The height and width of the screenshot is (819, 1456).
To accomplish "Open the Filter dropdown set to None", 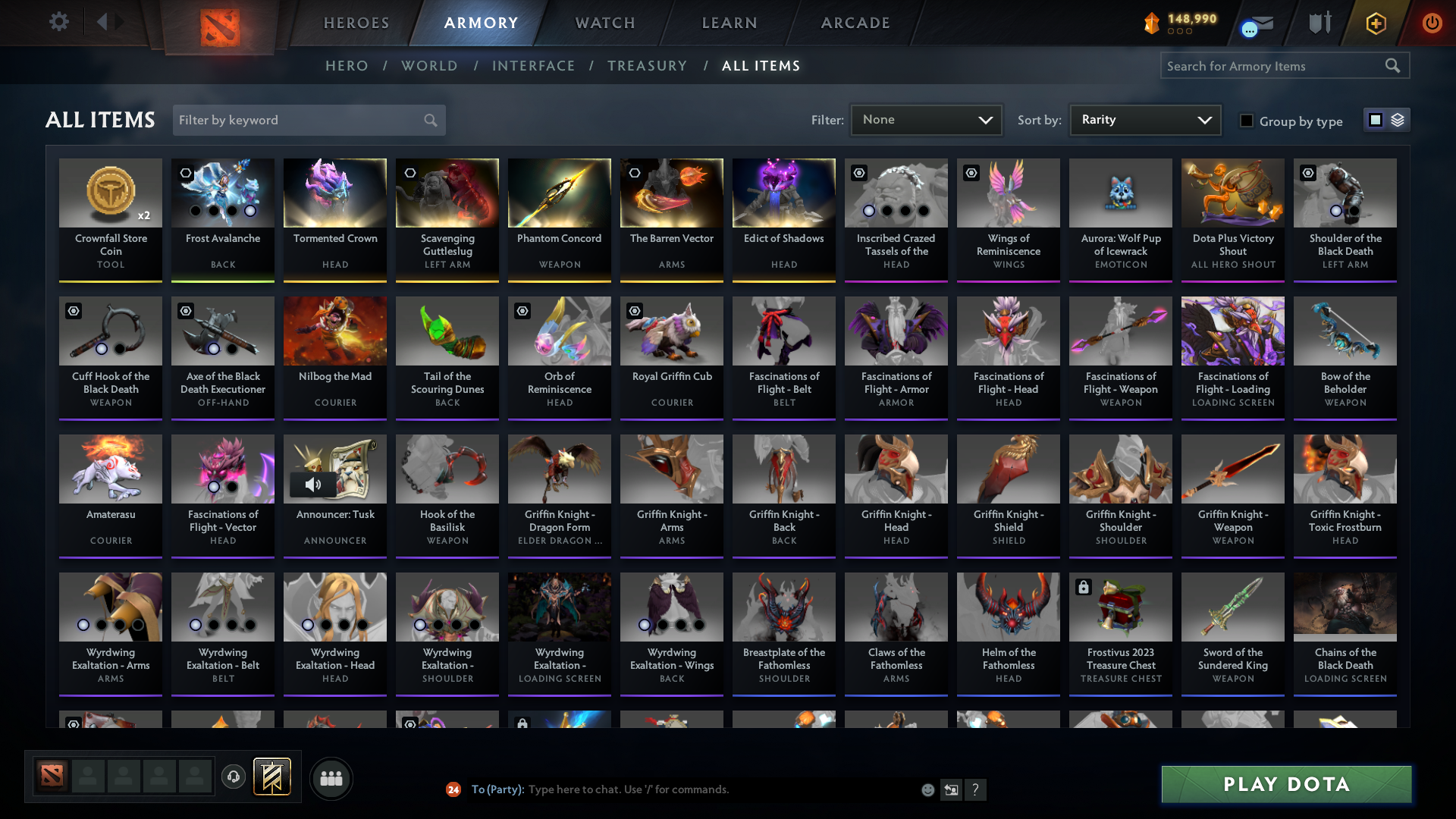I will point(925,119).
